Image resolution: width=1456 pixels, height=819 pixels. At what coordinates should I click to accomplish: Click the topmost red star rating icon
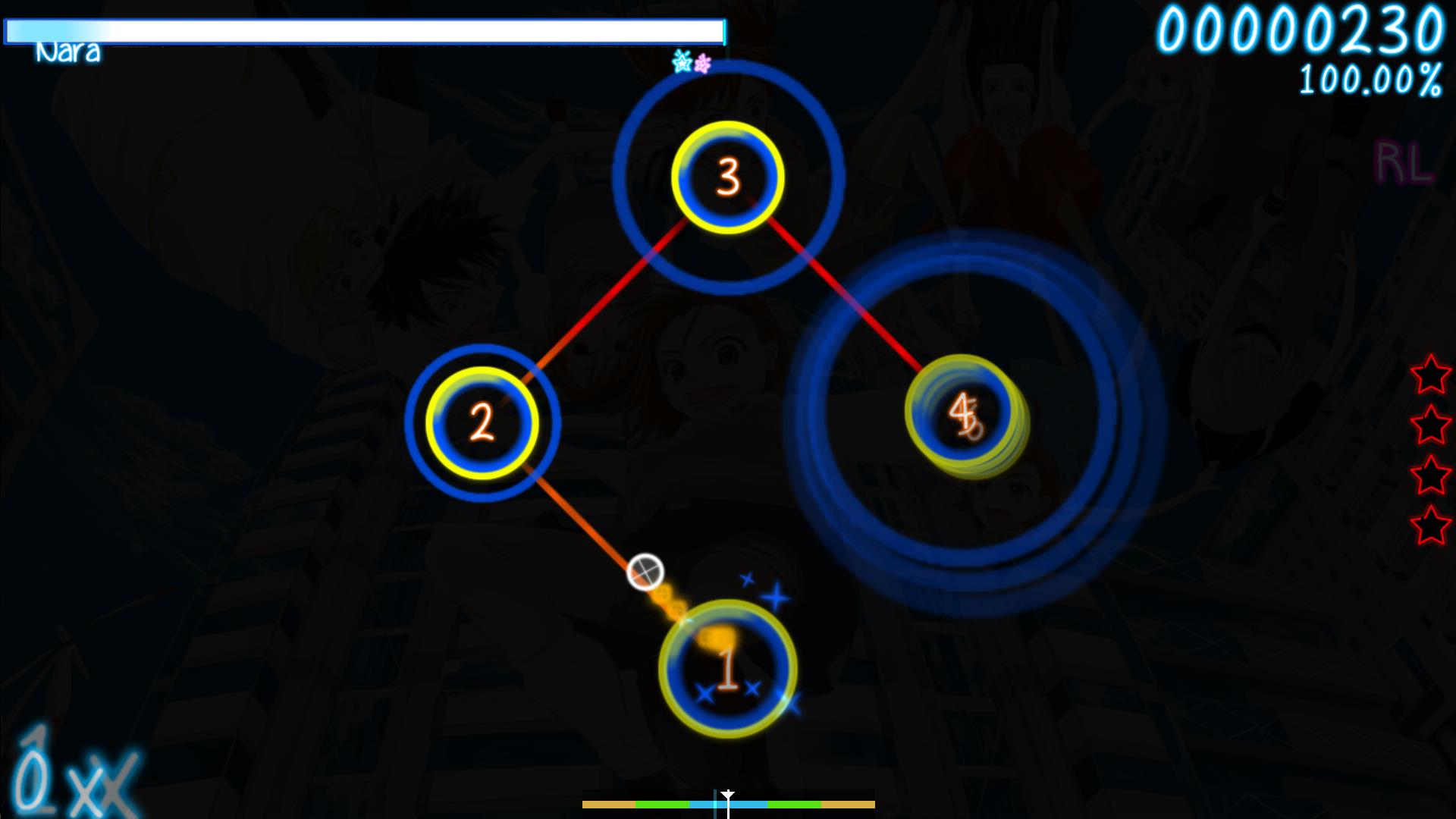[x=1429, y=374]
